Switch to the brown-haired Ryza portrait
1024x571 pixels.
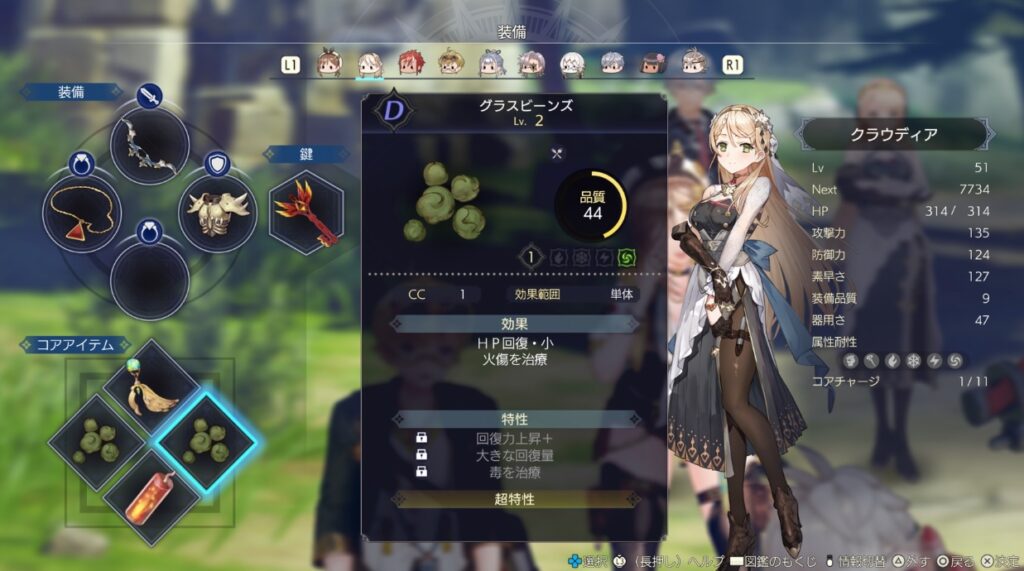coord(329,64)
